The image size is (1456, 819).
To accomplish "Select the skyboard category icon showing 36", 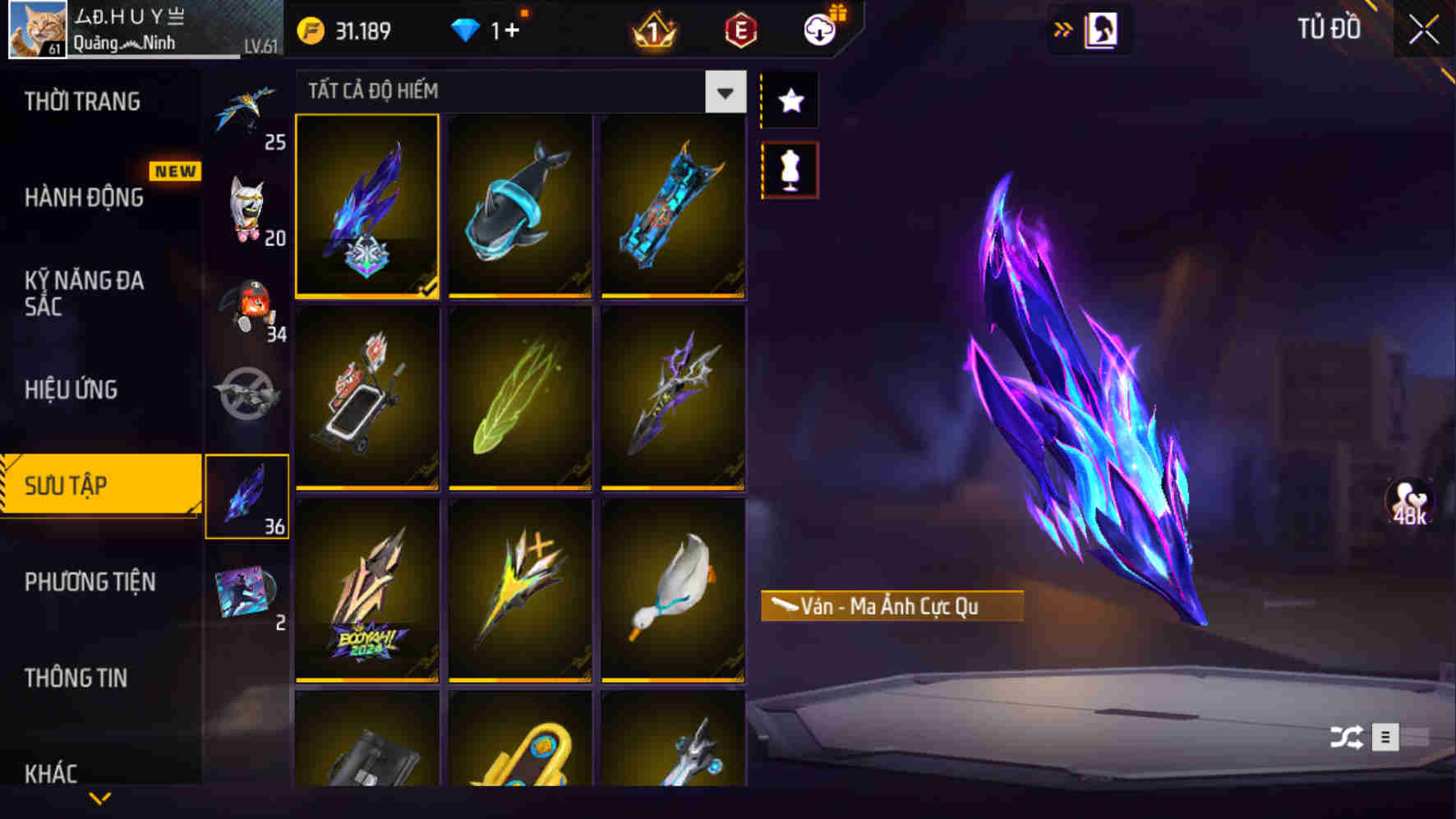I will (247, 493).
